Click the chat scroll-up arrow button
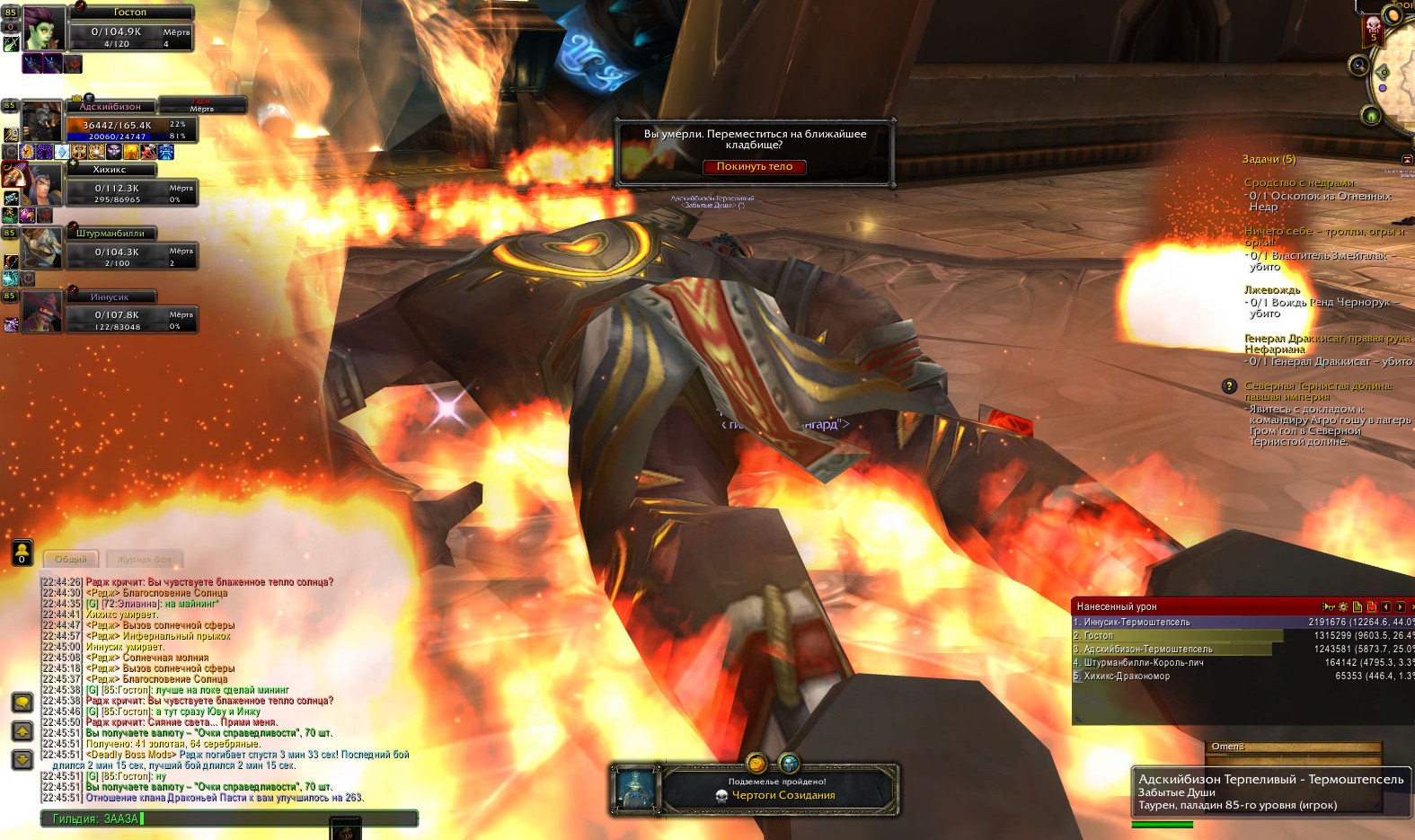The image size is (1415, 840). pos(22,731)
